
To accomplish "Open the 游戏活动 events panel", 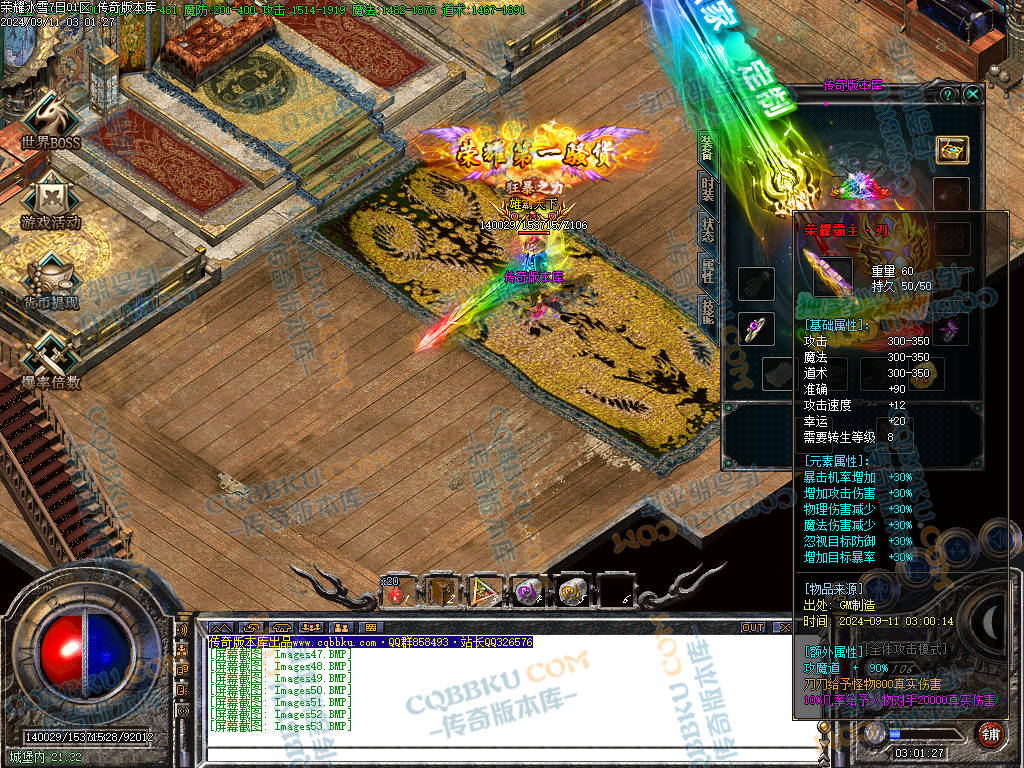I will tap(50, 200).
